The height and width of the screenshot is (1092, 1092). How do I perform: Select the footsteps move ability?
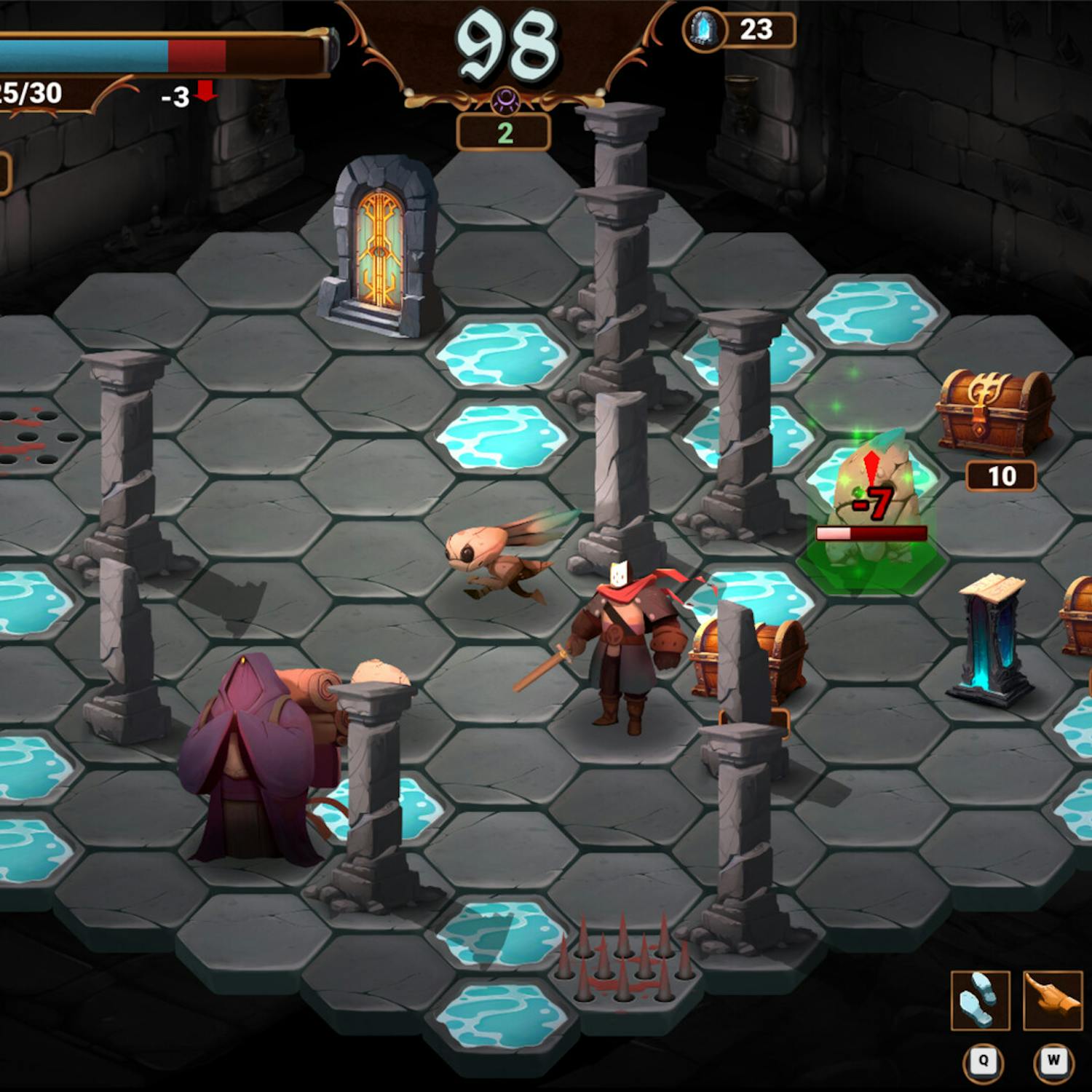pos(980,1000)
